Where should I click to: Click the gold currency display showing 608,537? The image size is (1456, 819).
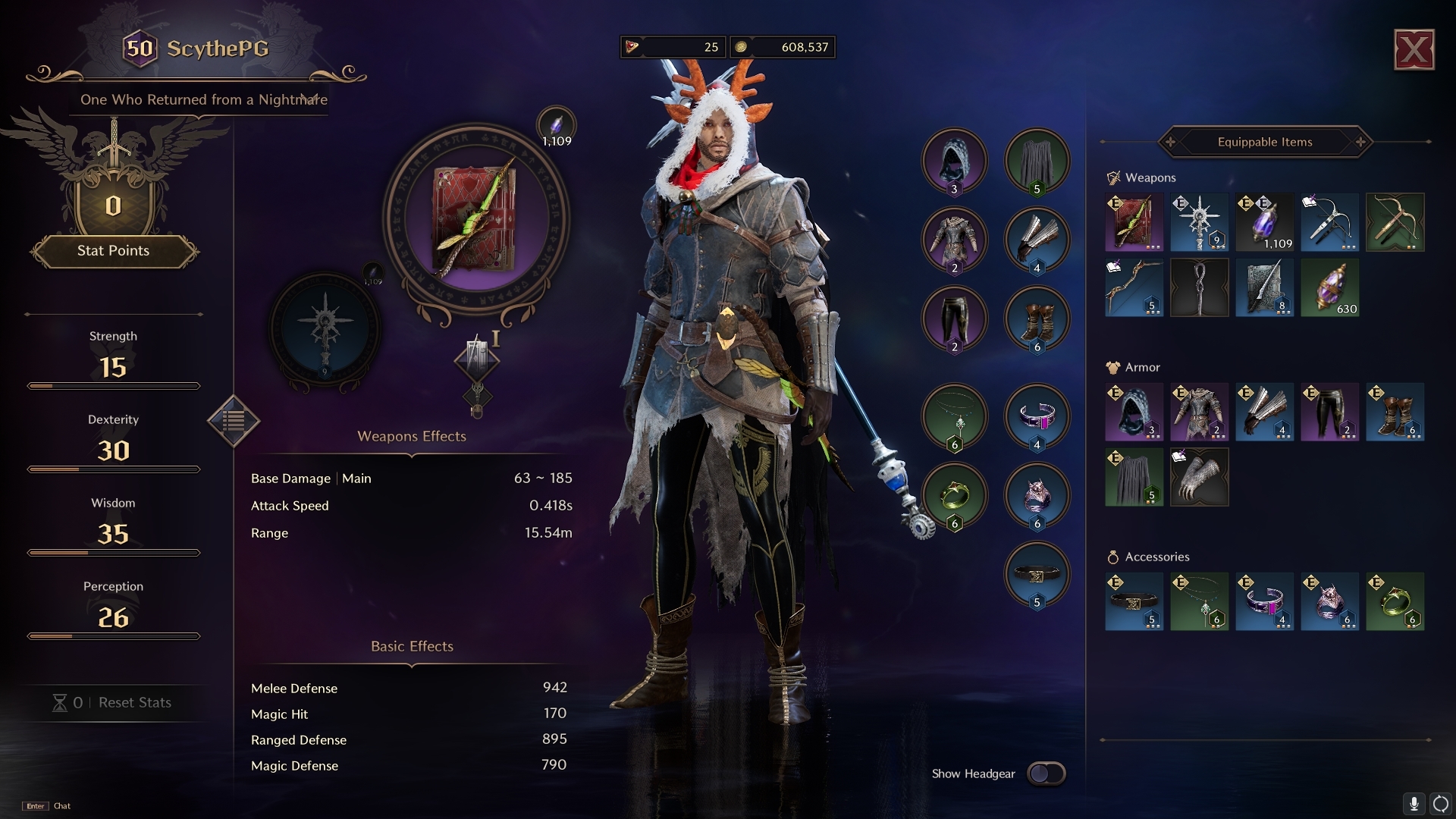tap(783, 47)
